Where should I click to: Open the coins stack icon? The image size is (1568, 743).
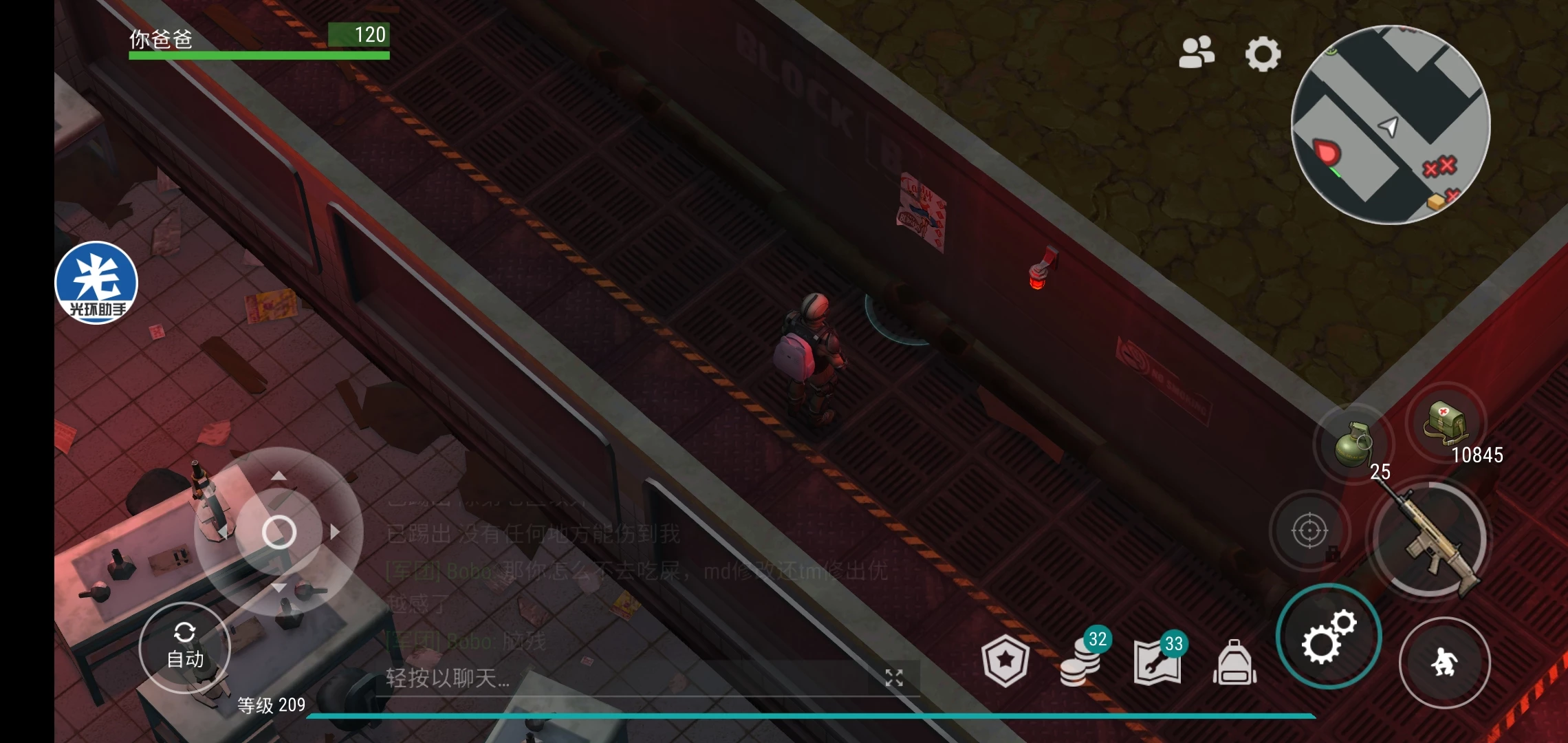tap(1081, 662)
